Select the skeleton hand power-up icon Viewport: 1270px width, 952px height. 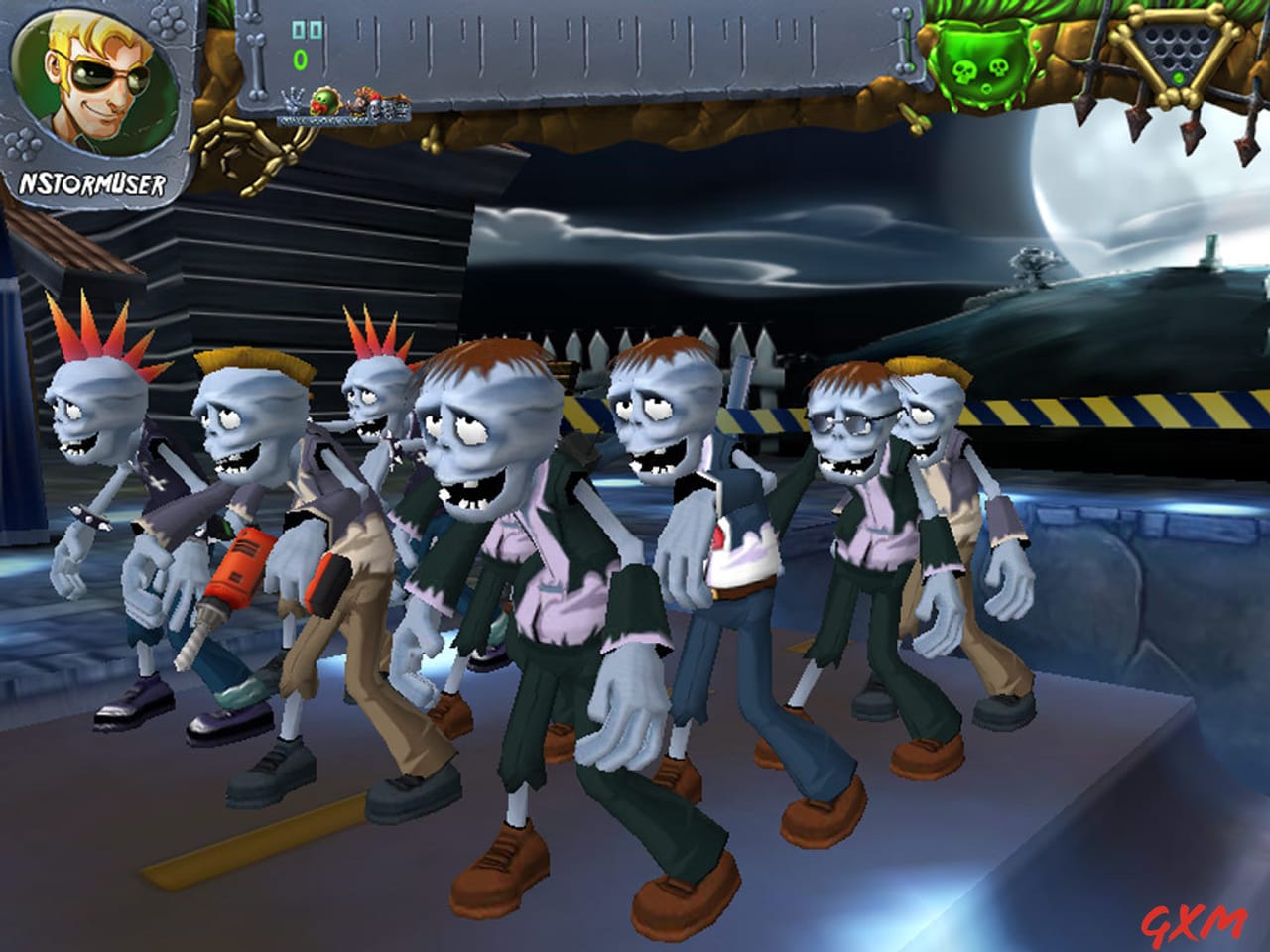pos(291,101)
